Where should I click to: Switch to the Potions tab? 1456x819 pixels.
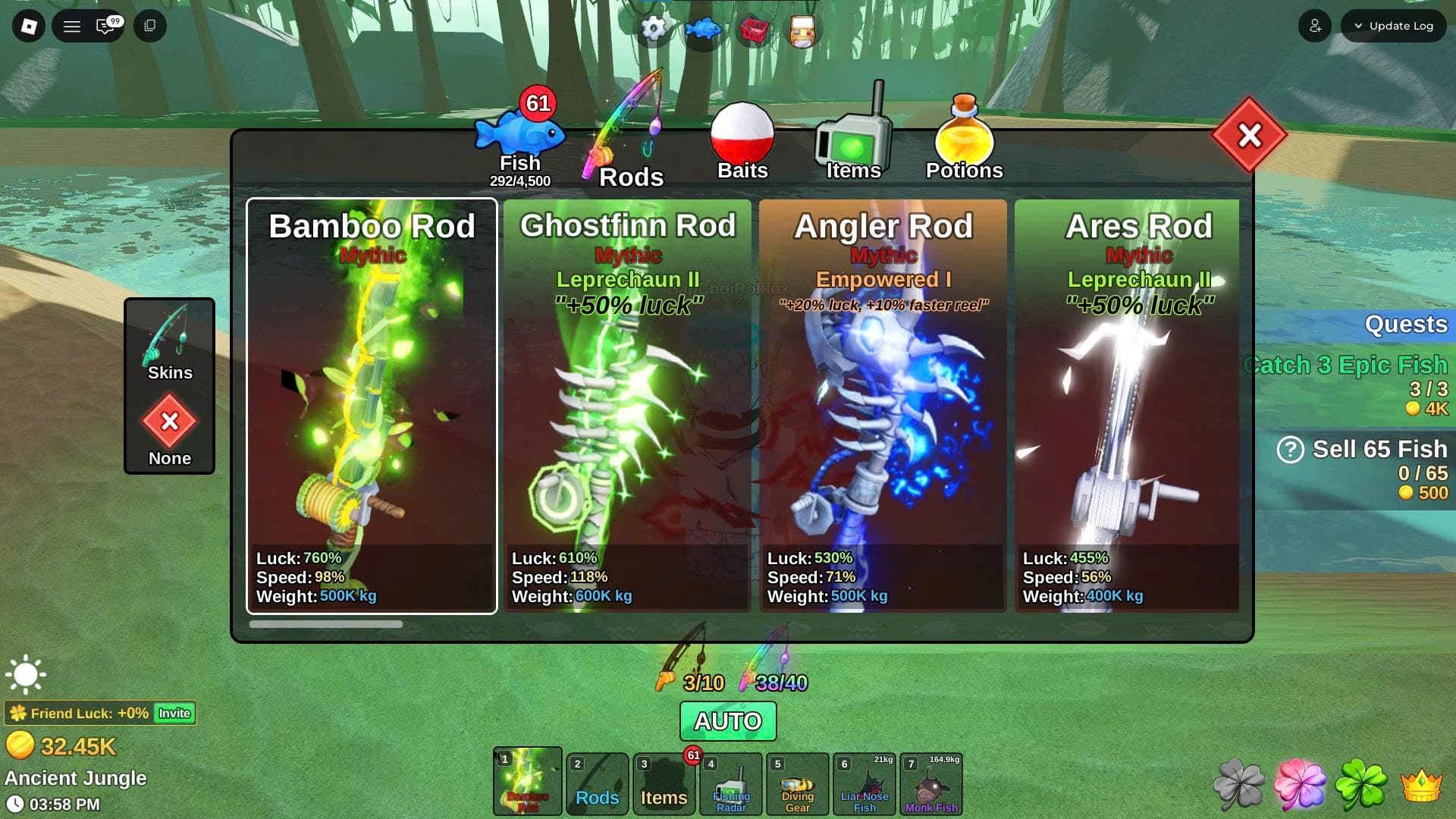point(964,144)
